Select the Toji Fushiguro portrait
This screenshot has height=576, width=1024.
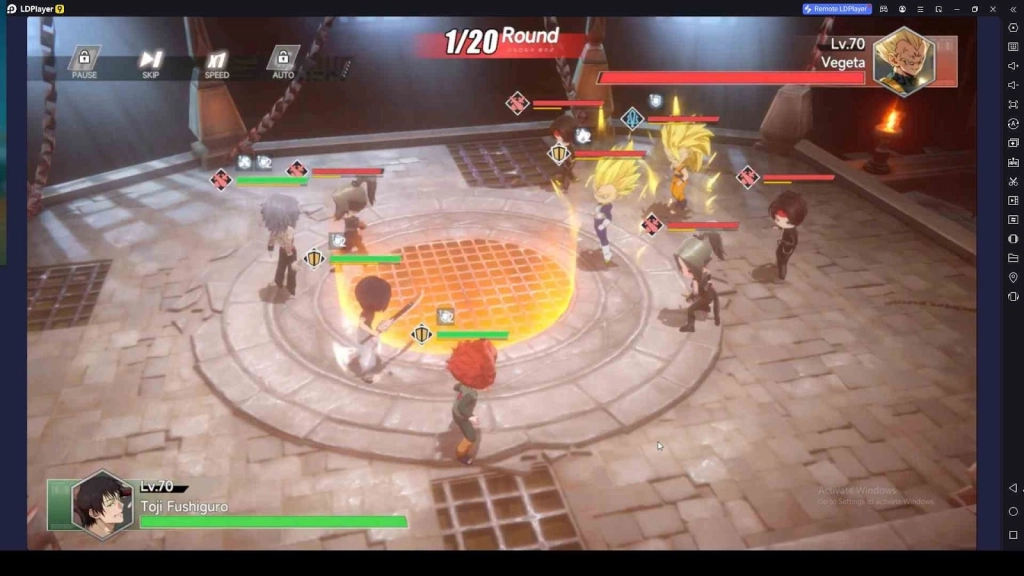click(102, 504)
